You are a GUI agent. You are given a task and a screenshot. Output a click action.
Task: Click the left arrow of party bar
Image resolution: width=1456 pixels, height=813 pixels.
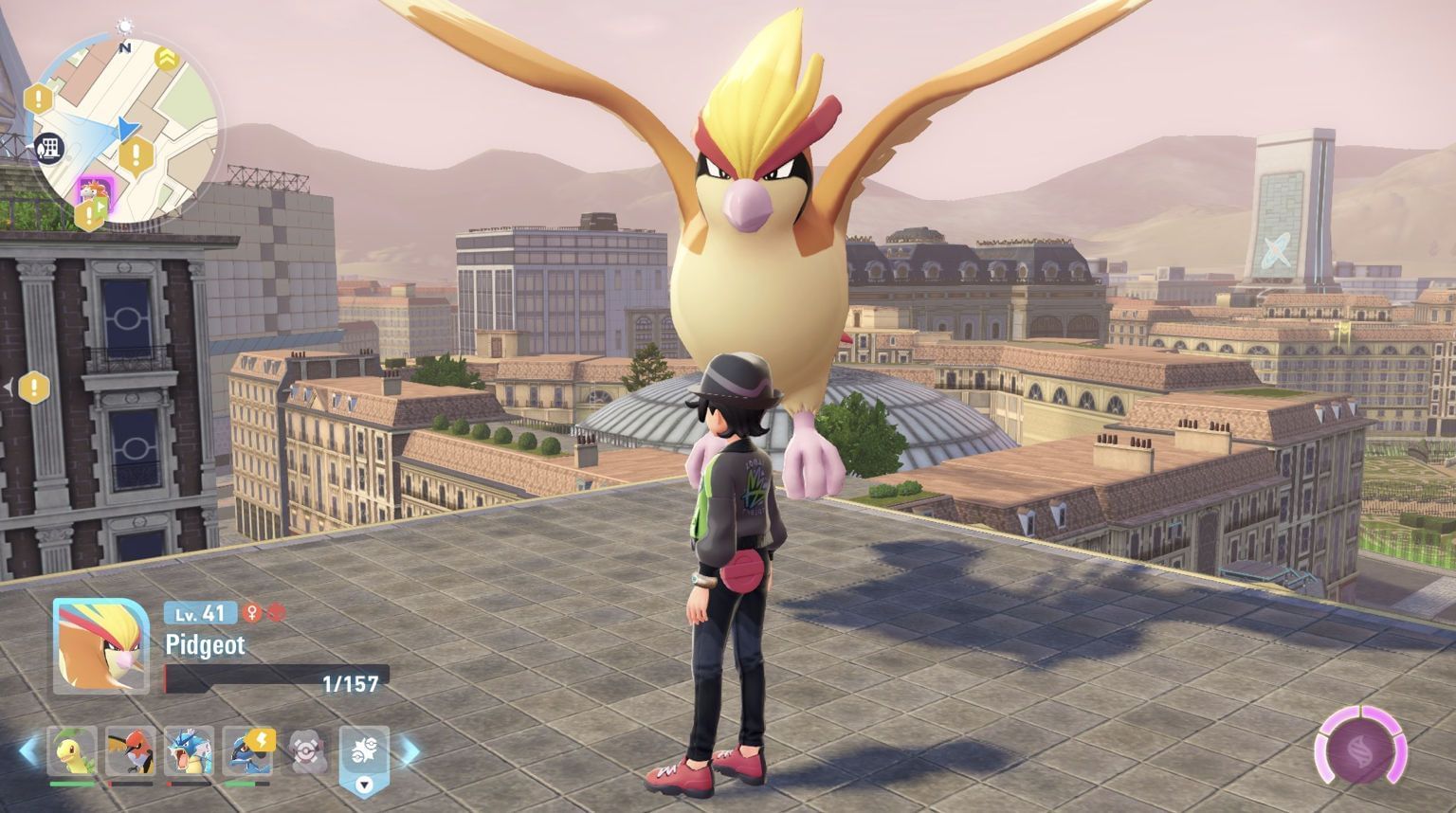point(29,751)
